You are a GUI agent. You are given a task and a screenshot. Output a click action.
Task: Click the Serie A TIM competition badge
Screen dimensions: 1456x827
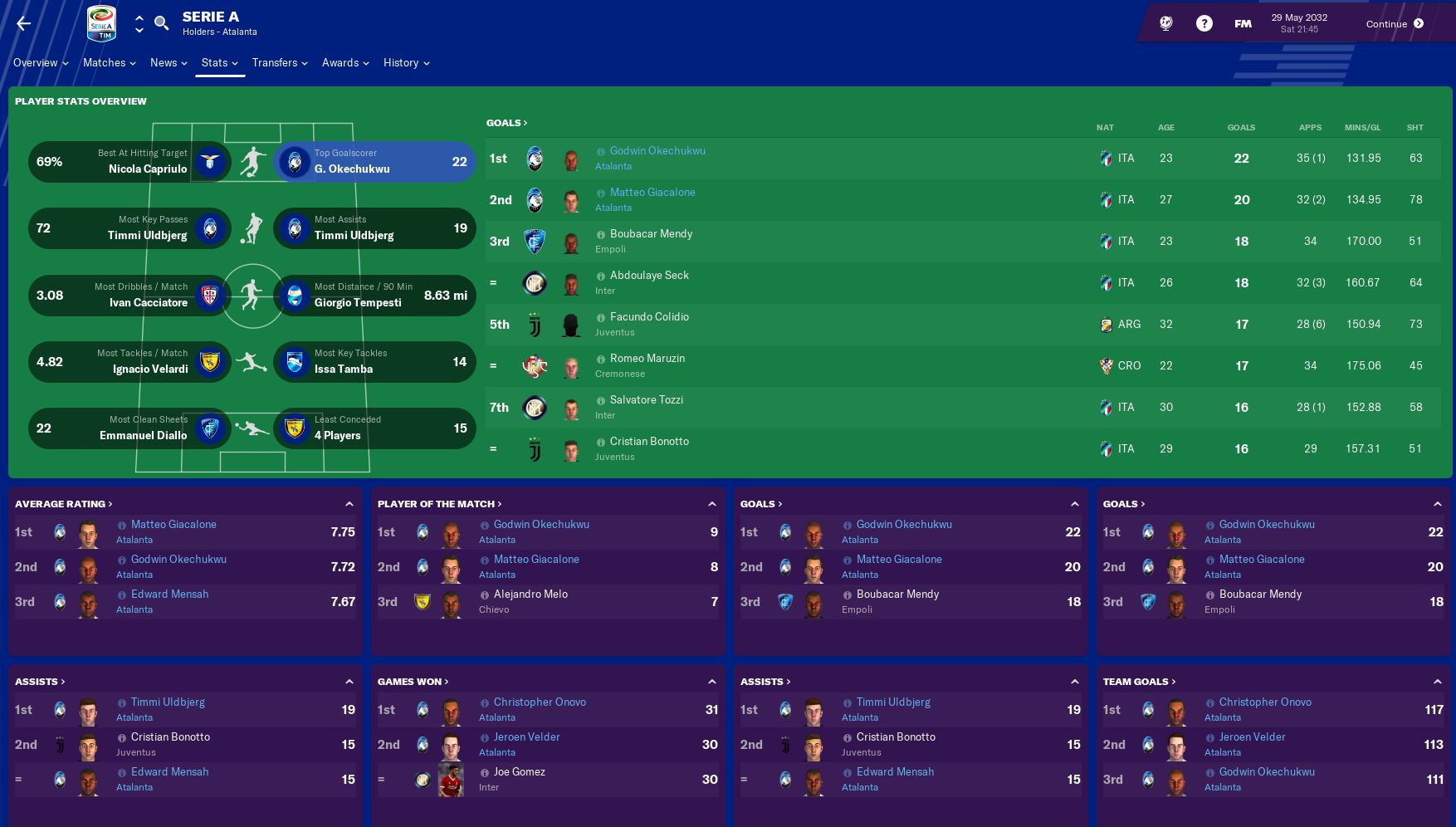point(100,23)
